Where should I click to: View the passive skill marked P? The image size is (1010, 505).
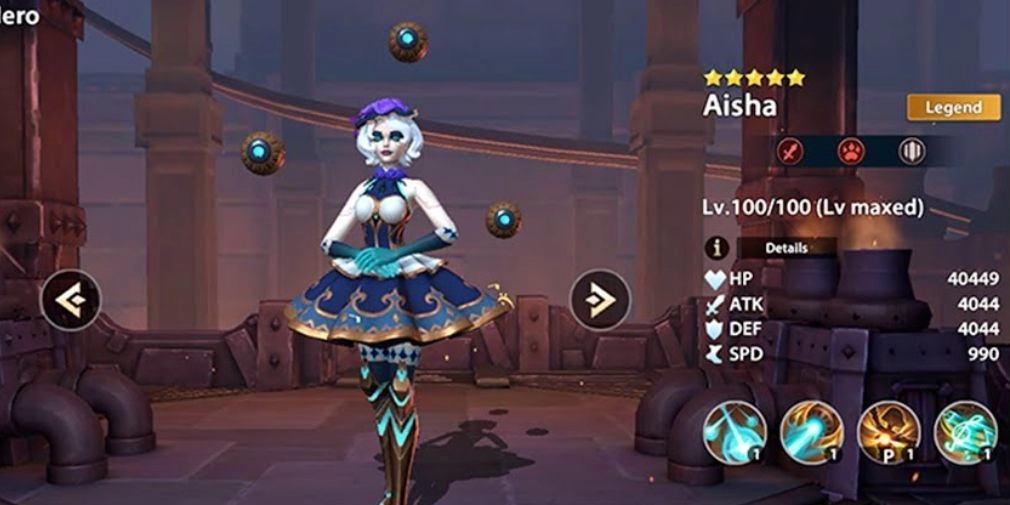coord(888,432)
